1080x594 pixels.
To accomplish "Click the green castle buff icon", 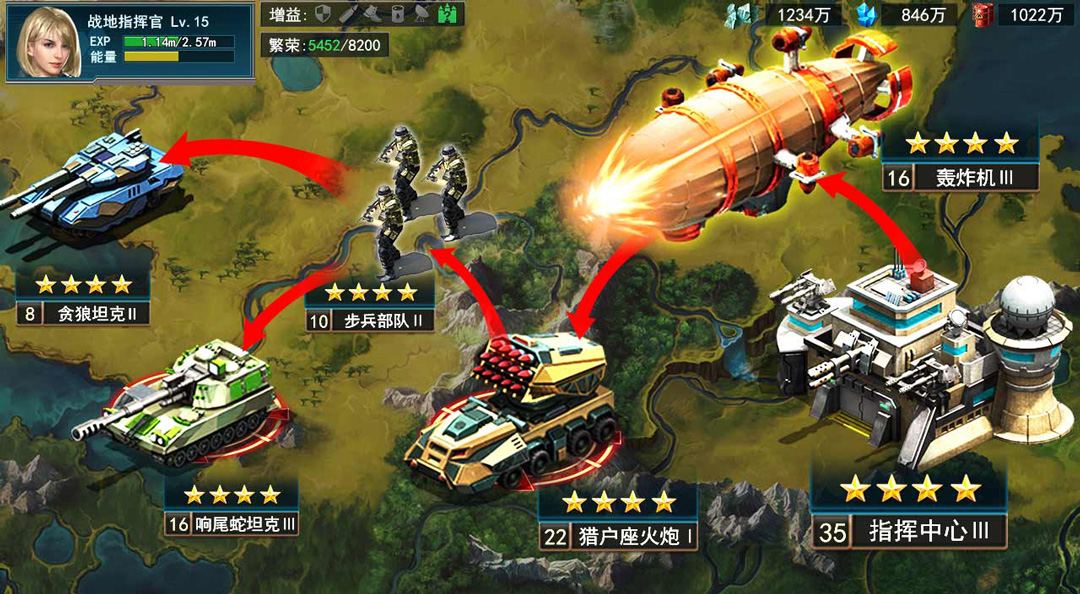I will click(448, 14).
